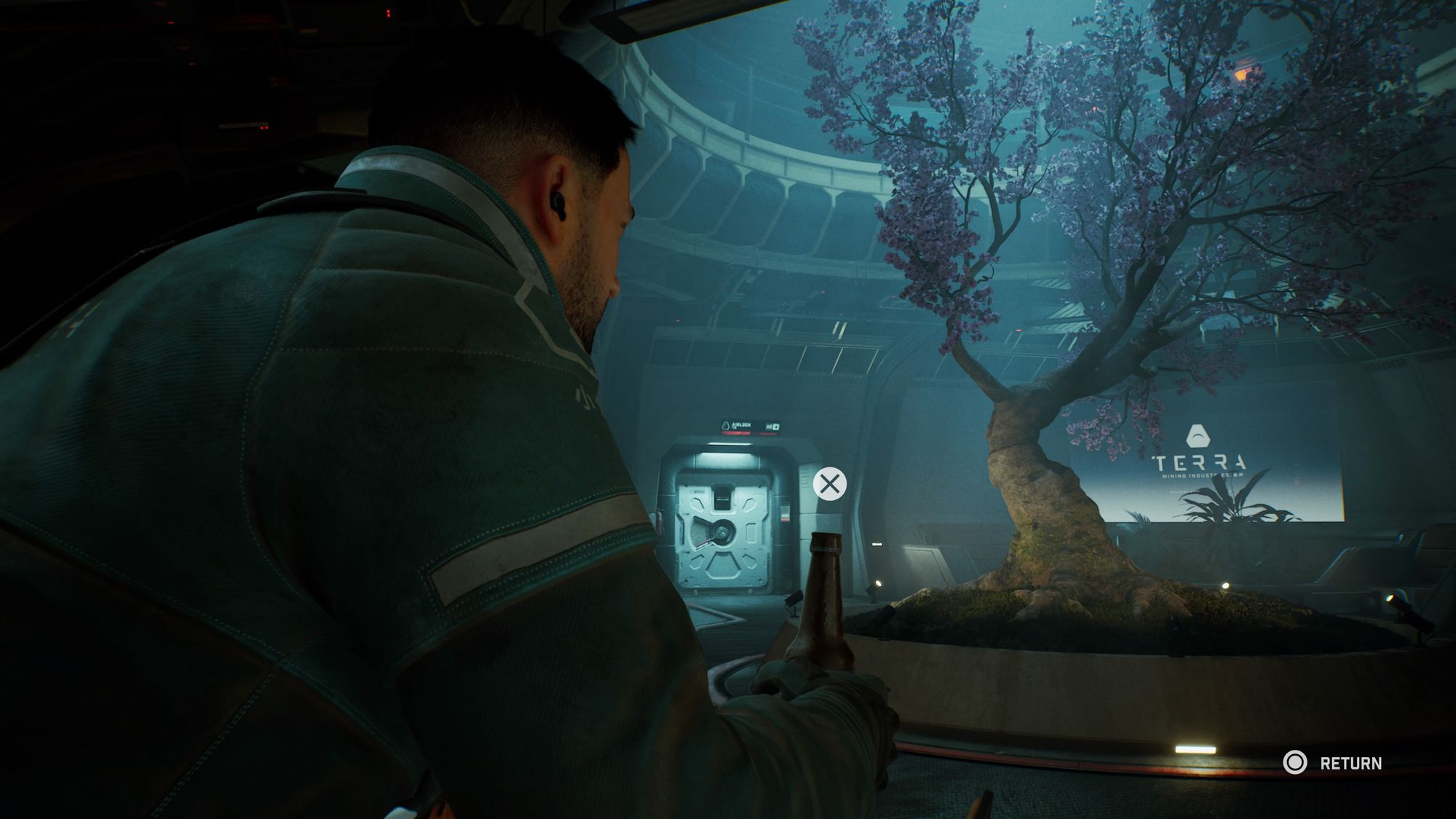Select the Terra Mining logo above the TERRA text
This screenshot has width=1456, height=819.
[1198, 434]
